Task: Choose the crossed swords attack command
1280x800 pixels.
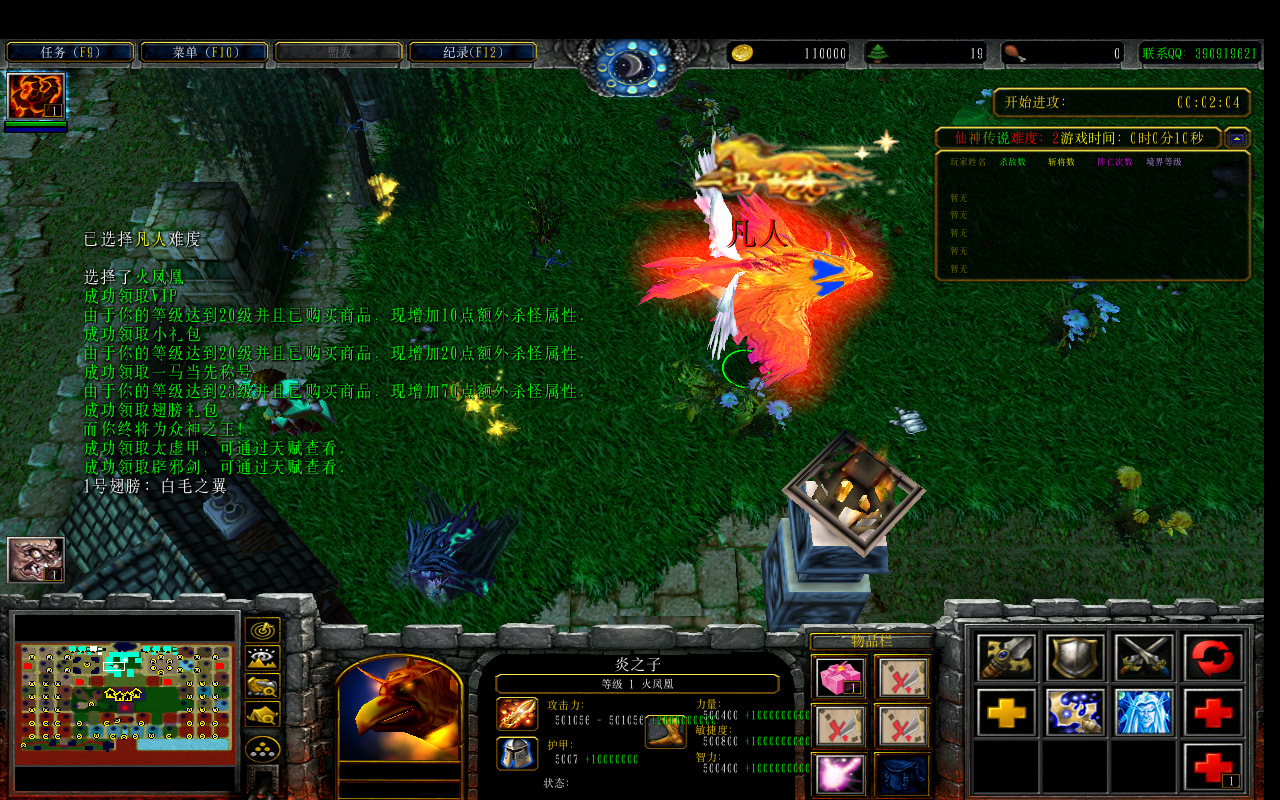Action: tap(1144, 658)
